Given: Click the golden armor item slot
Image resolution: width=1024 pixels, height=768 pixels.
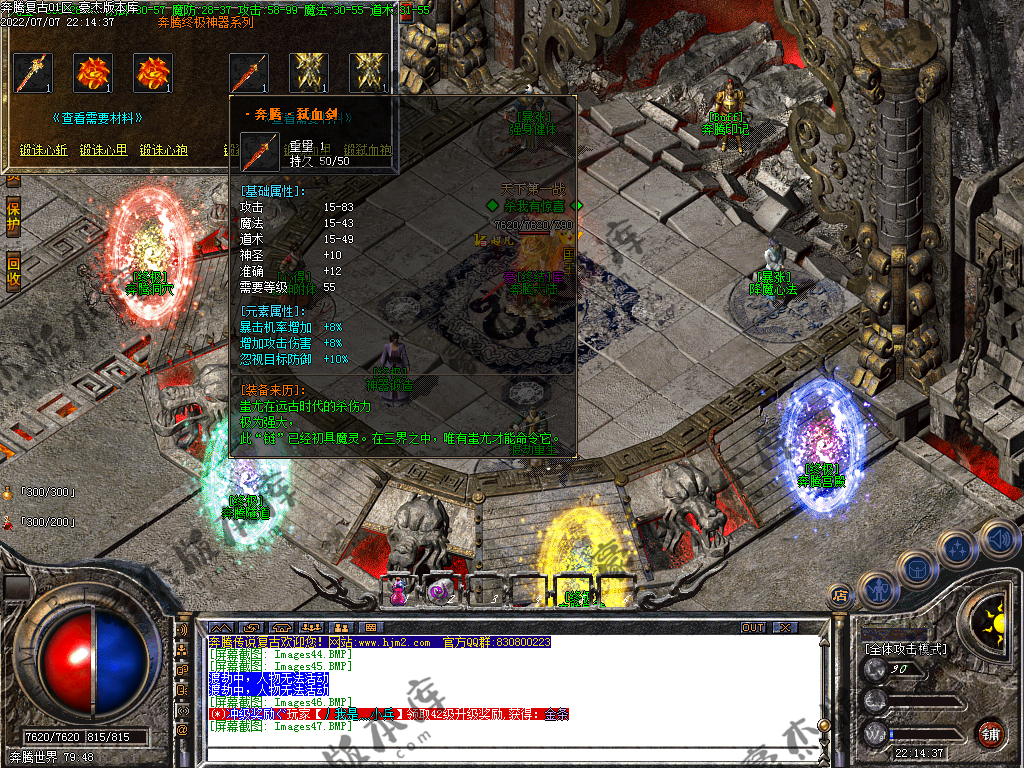Looking at the screenshot, I should click(308, 73).
